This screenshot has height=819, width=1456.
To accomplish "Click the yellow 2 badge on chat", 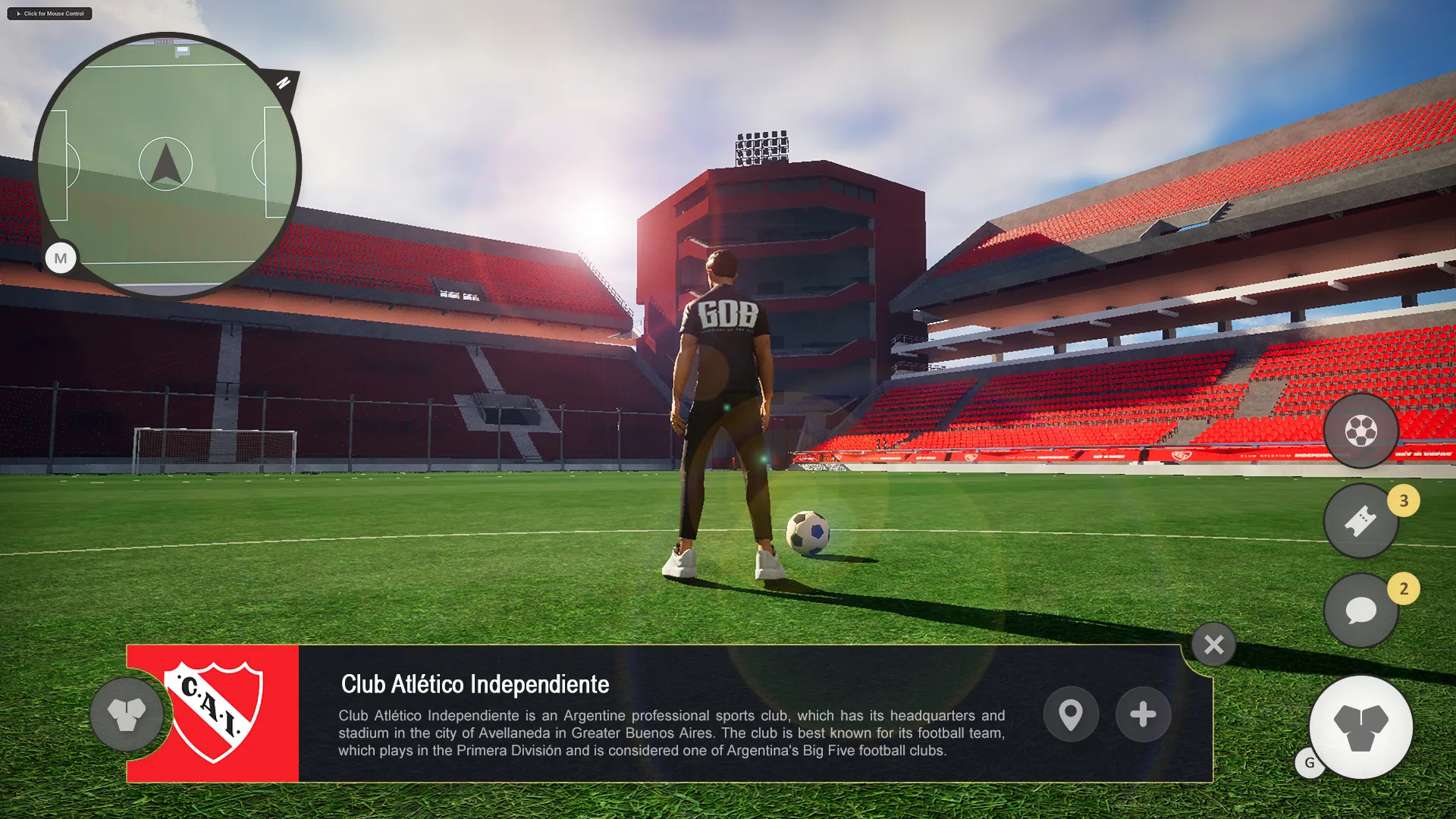I will (x=1404, y=589).
